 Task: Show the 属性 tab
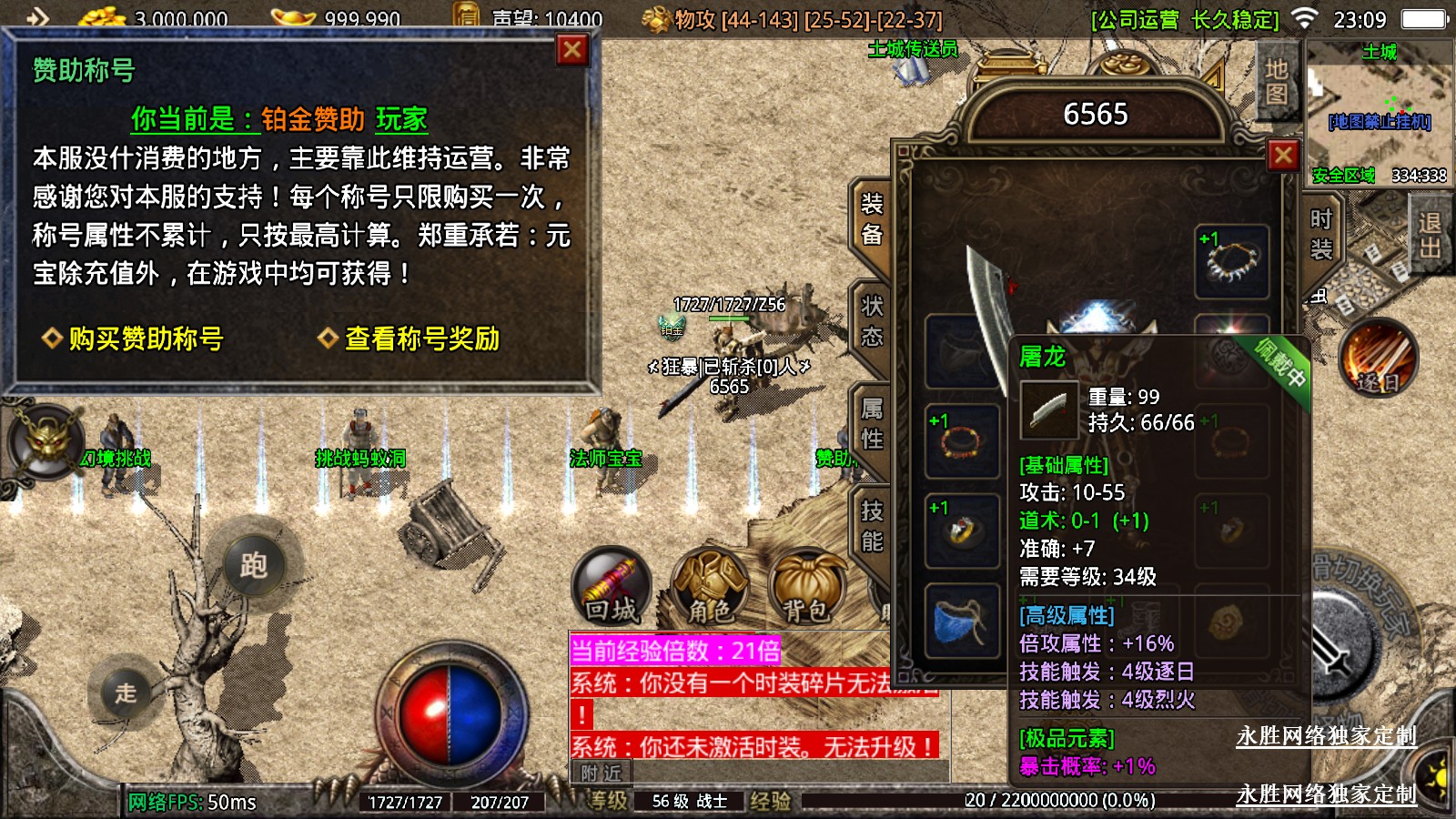click(x=871, y=424)
